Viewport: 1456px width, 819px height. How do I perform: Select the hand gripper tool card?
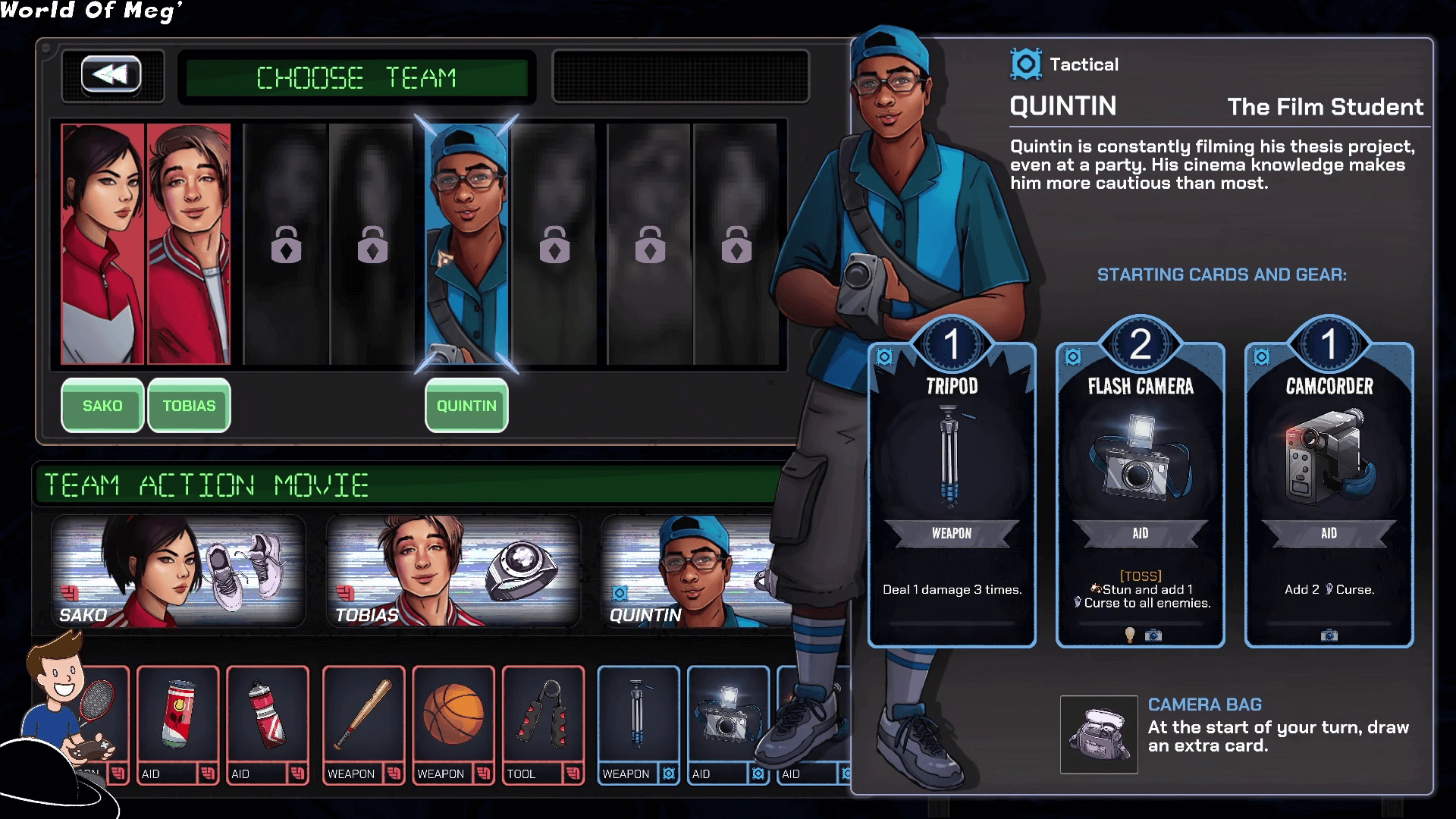tap(543, 724)
